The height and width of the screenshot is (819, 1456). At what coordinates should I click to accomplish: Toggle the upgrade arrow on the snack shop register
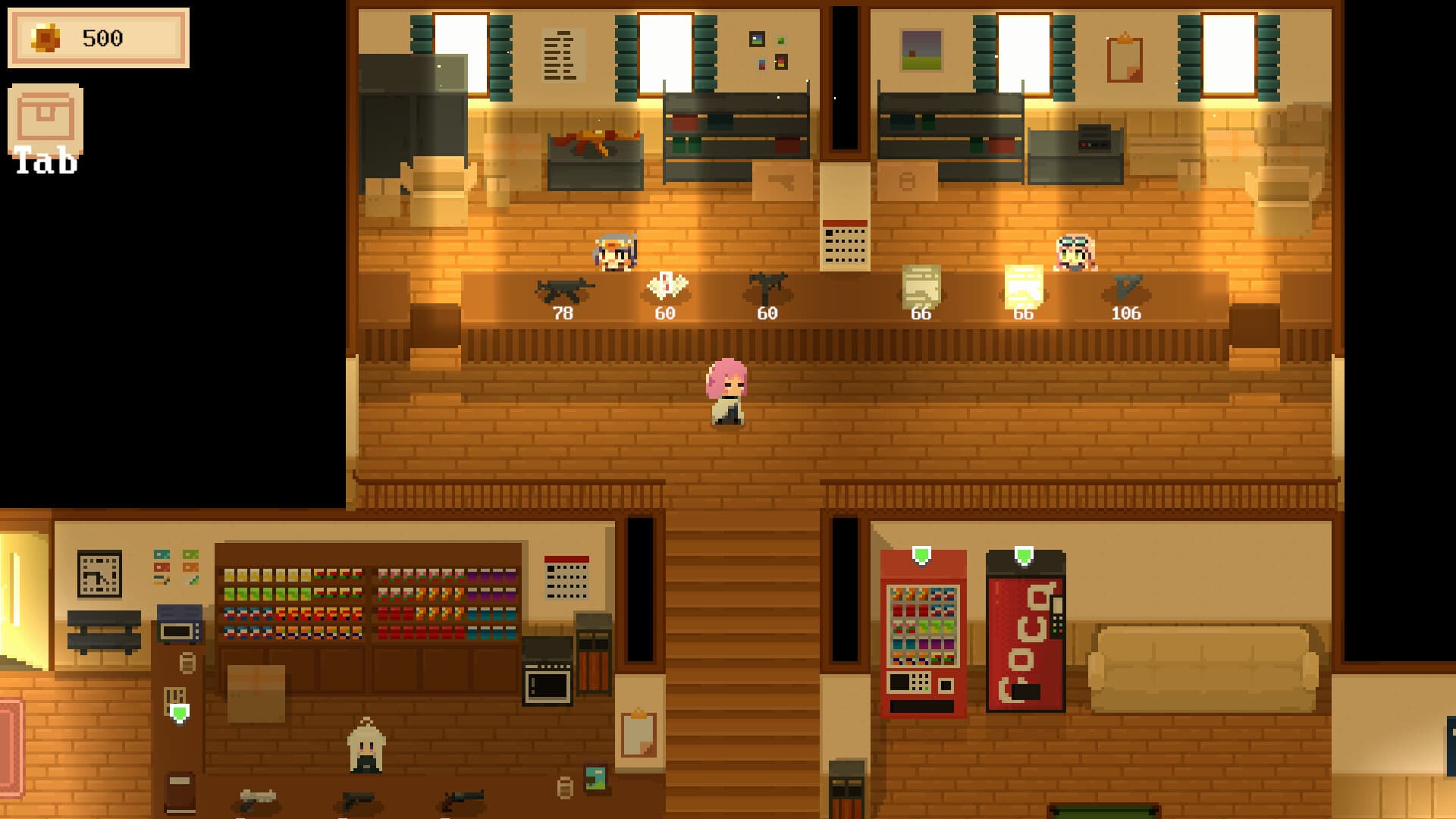tap(179, 713)
